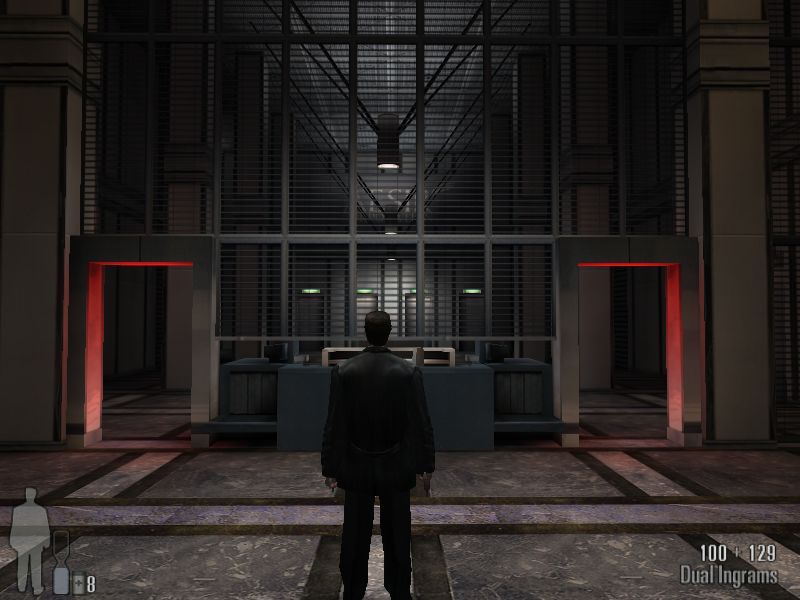Select the Dual Ingrams weapon label
This screenshot has width=800, height=600.
pyautogui.click(x=728, y=575)
